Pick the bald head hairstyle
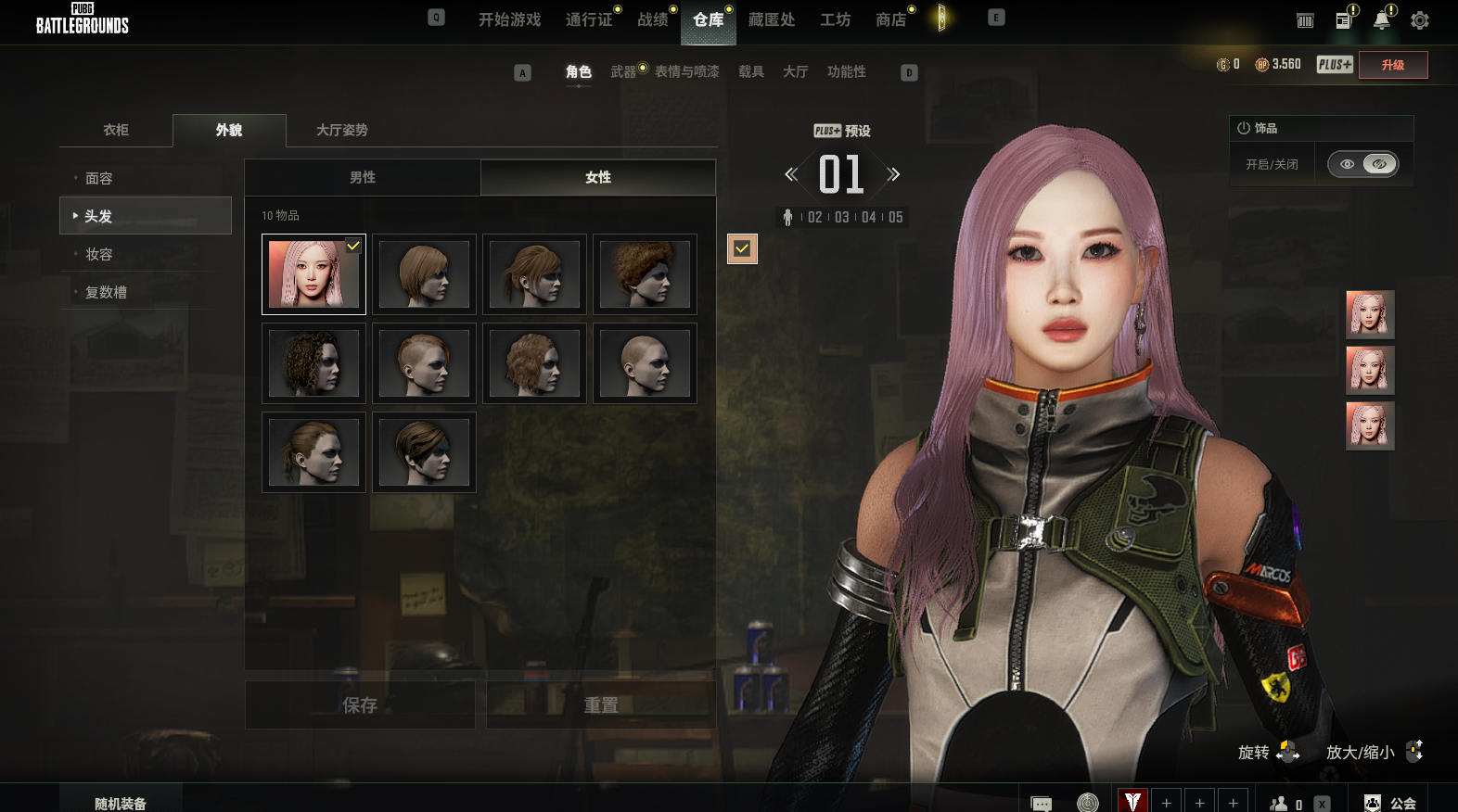1458x812 pixels. click(x=645, y=363)
